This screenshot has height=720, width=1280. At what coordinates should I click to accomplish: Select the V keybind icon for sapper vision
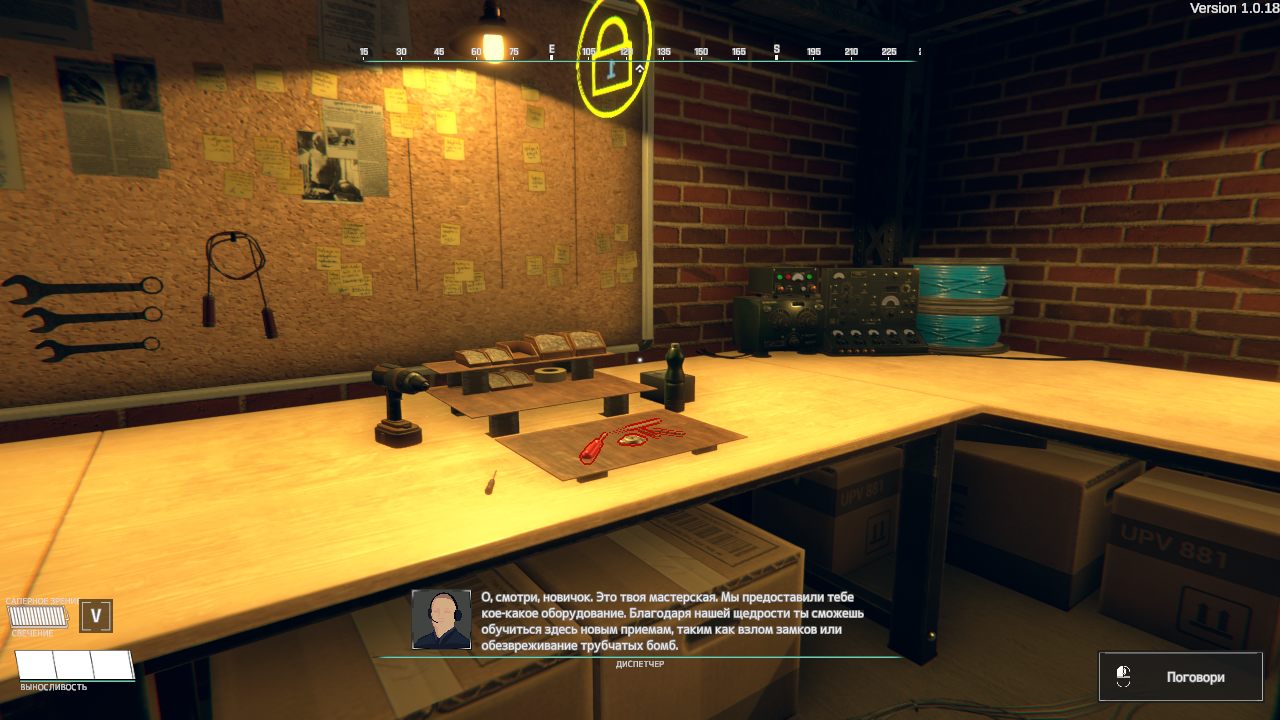point(94,617)
